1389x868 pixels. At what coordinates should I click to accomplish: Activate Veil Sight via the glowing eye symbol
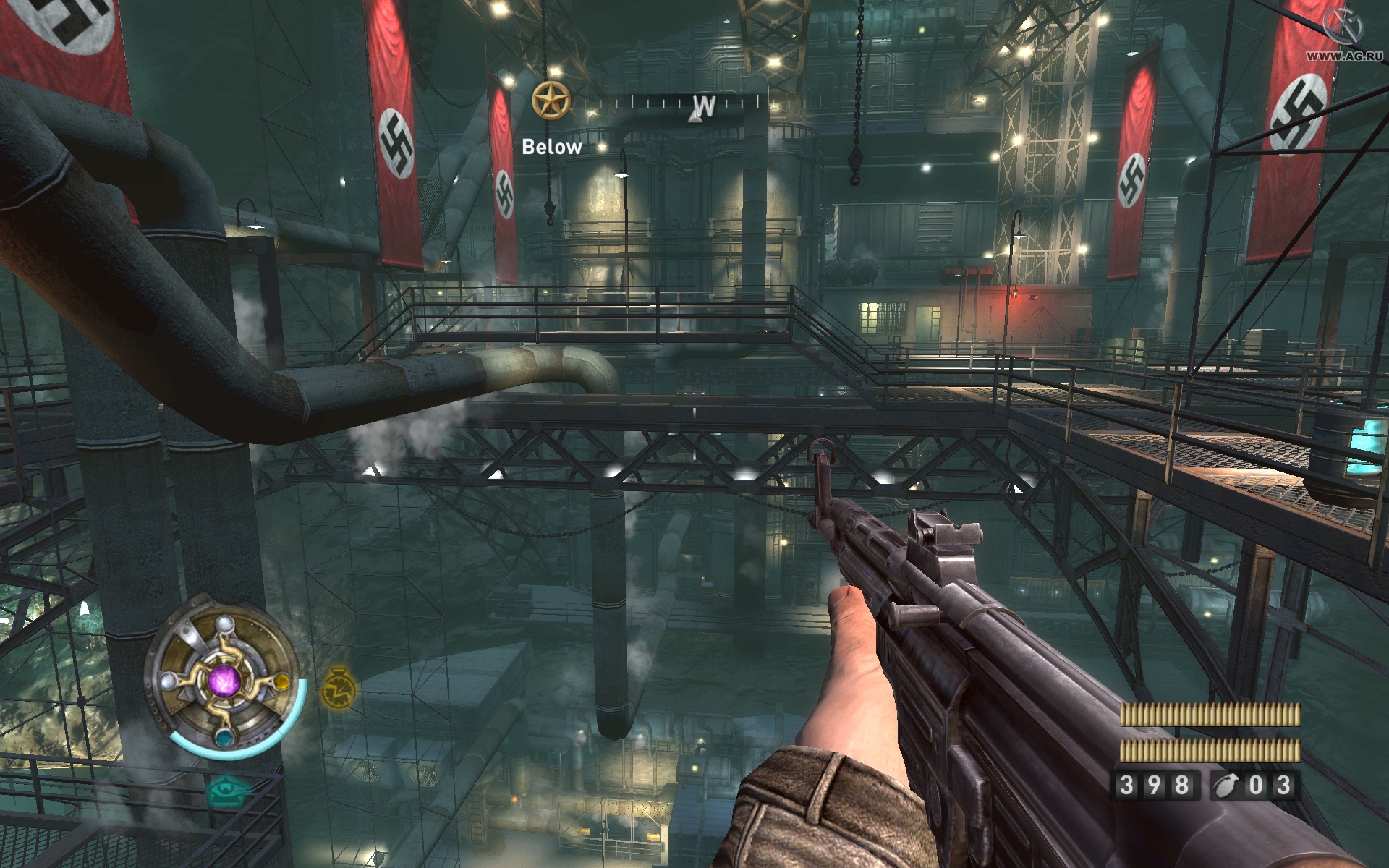pos(225,789)
